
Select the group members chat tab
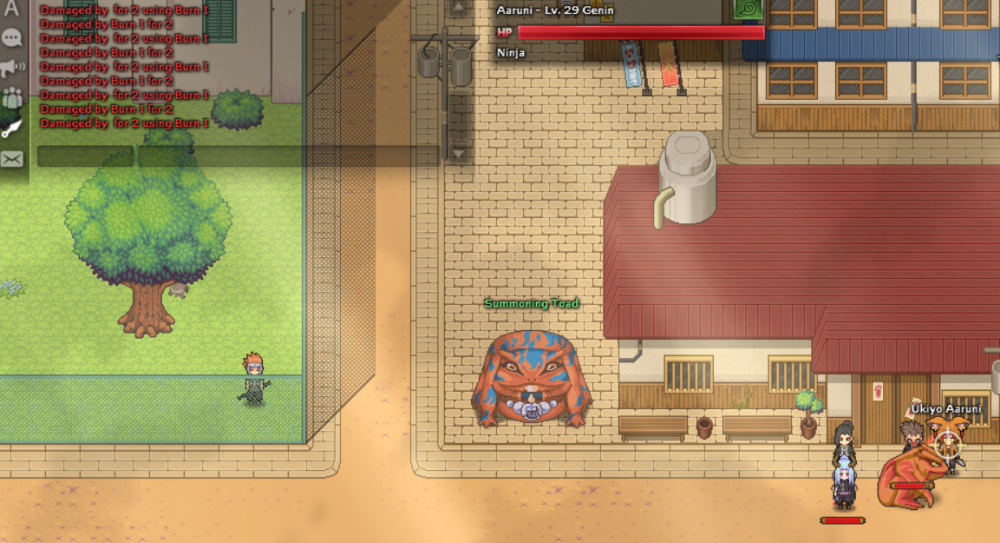[12, 98]
